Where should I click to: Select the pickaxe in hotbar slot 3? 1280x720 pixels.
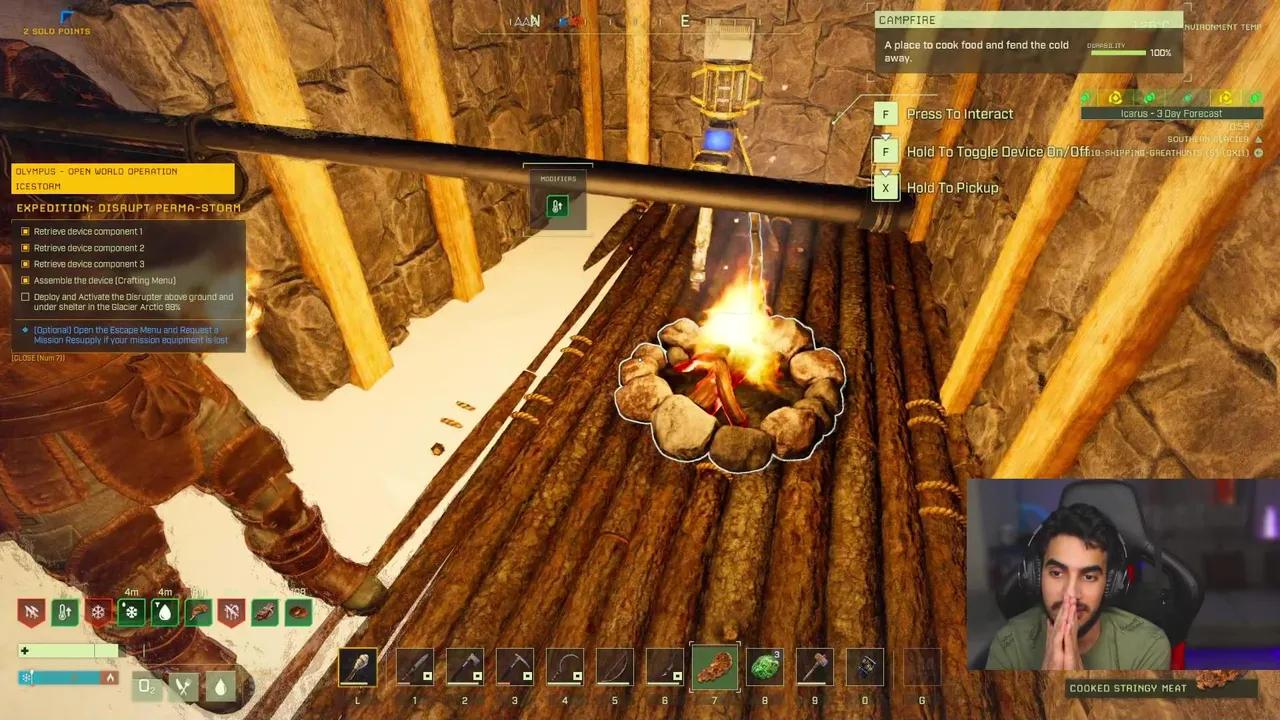[x=514, y=668]
